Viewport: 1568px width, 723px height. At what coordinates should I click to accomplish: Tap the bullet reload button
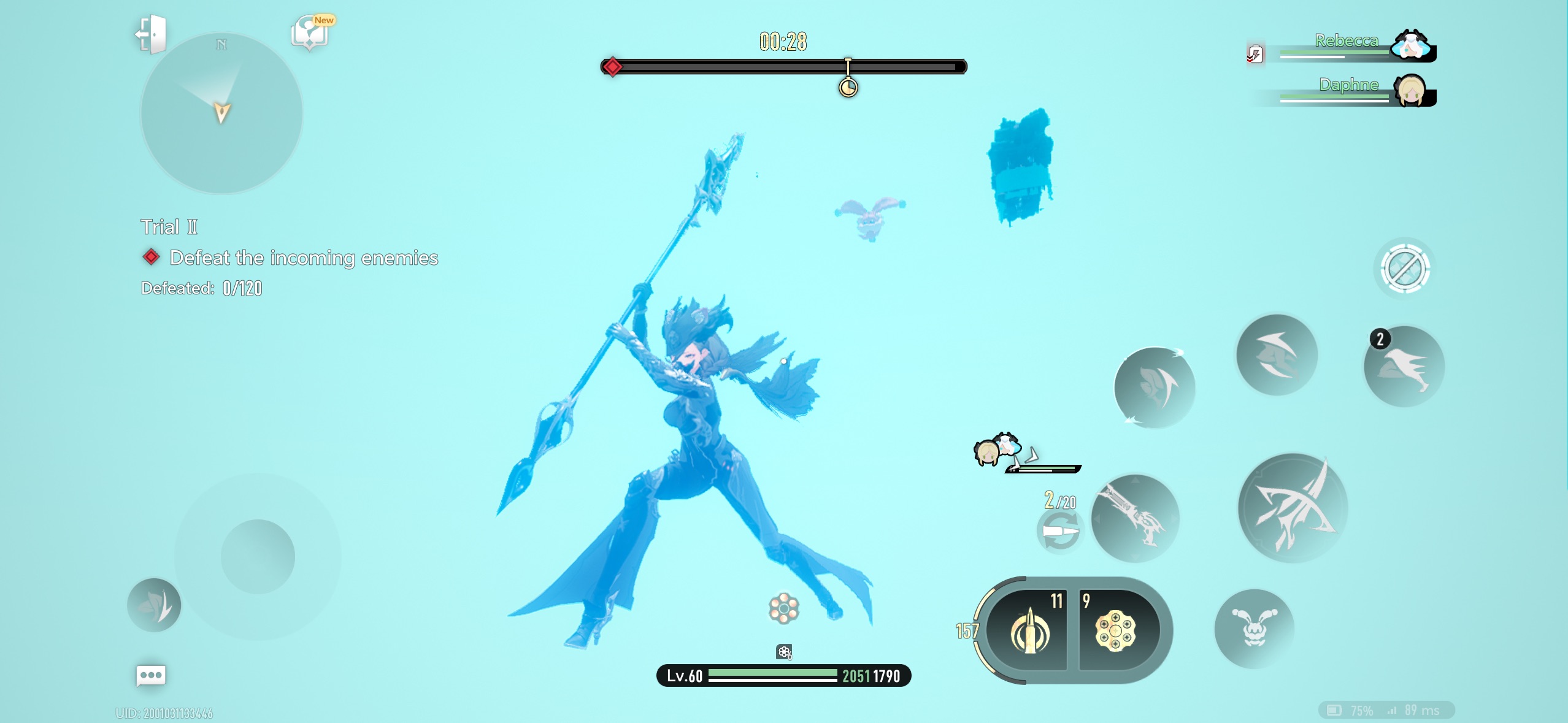coord(1059,531)
